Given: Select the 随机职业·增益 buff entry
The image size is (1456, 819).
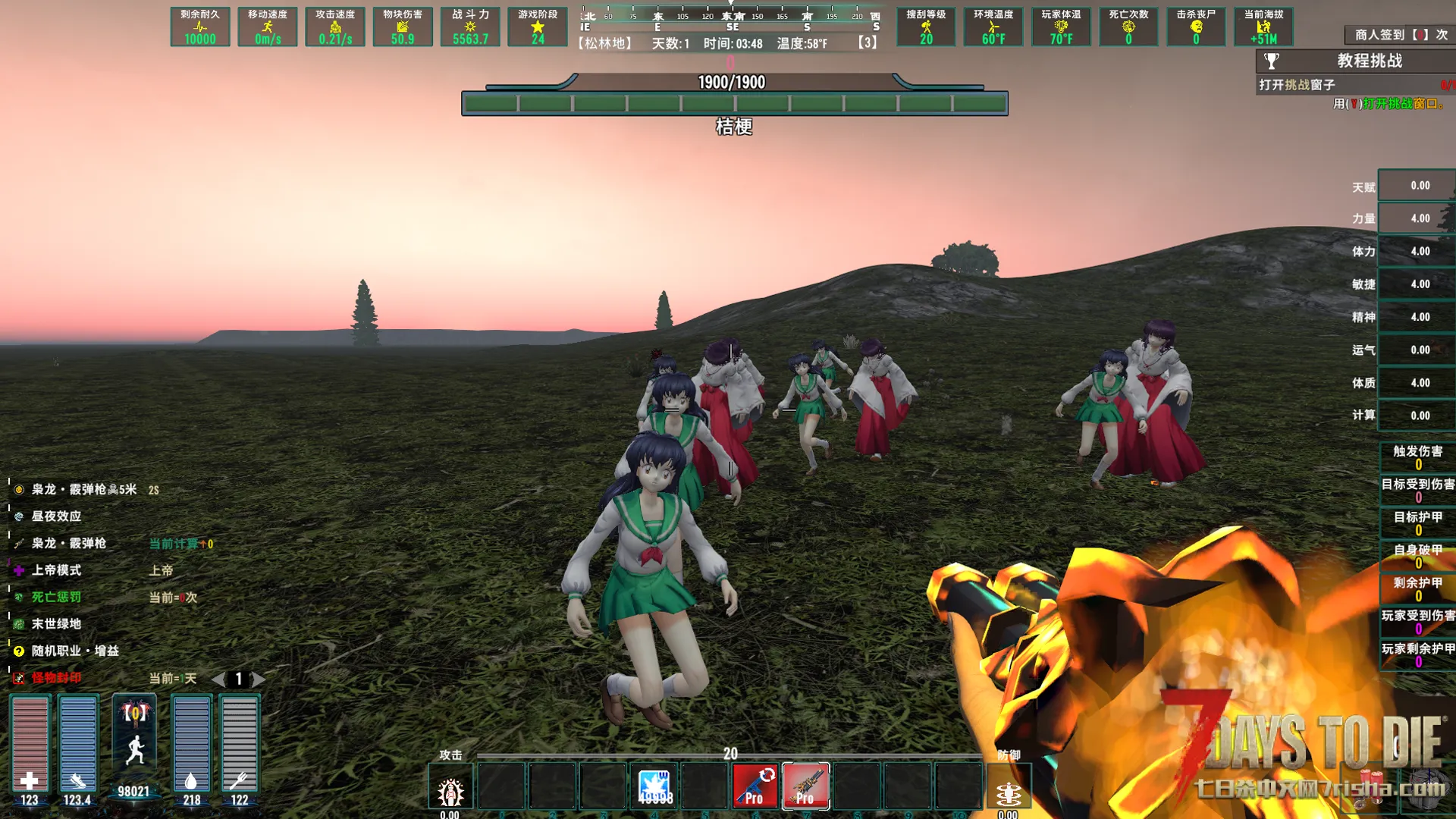Looking at the screenshot, I should click(x=74, y=651).
